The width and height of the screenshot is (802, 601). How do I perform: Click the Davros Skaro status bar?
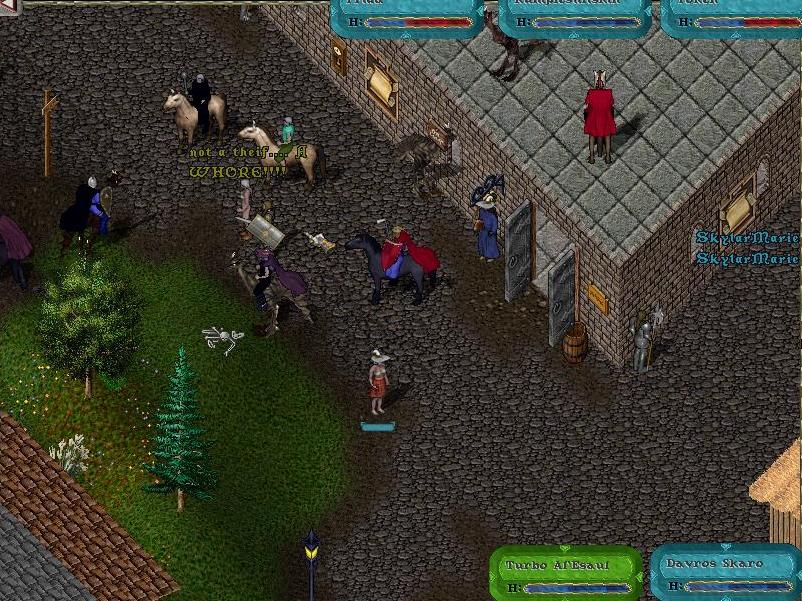click(726, 573)
